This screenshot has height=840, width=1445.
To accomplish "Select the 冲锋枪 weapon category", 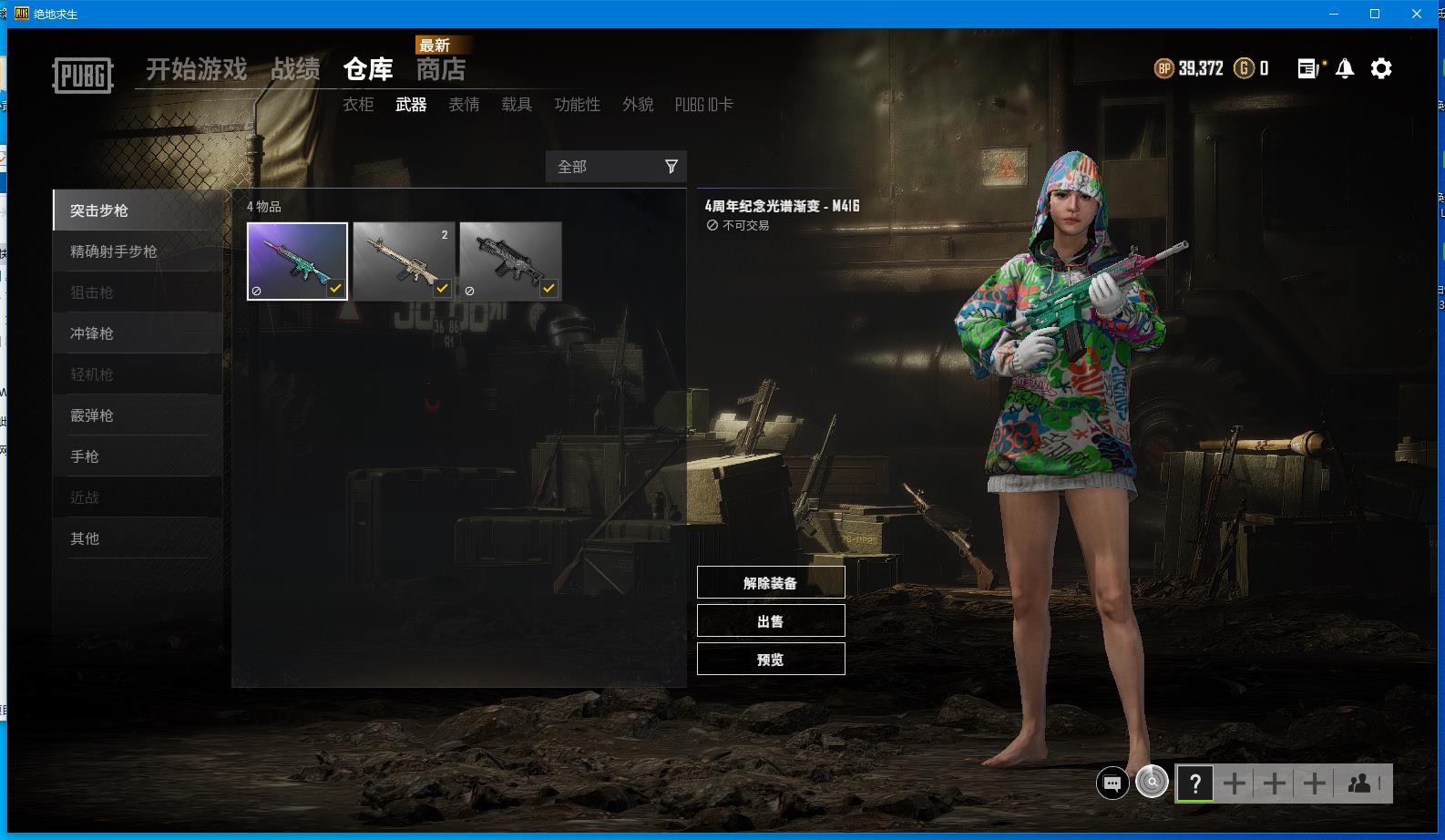I will pyautogui.click(x=92, y=333).
